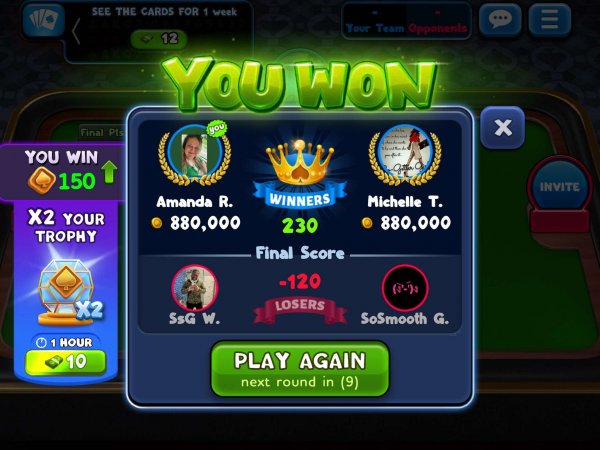Screen dimensions: 600x450
Task: Invite a player with the red Invite button
Action: (559, 188)
